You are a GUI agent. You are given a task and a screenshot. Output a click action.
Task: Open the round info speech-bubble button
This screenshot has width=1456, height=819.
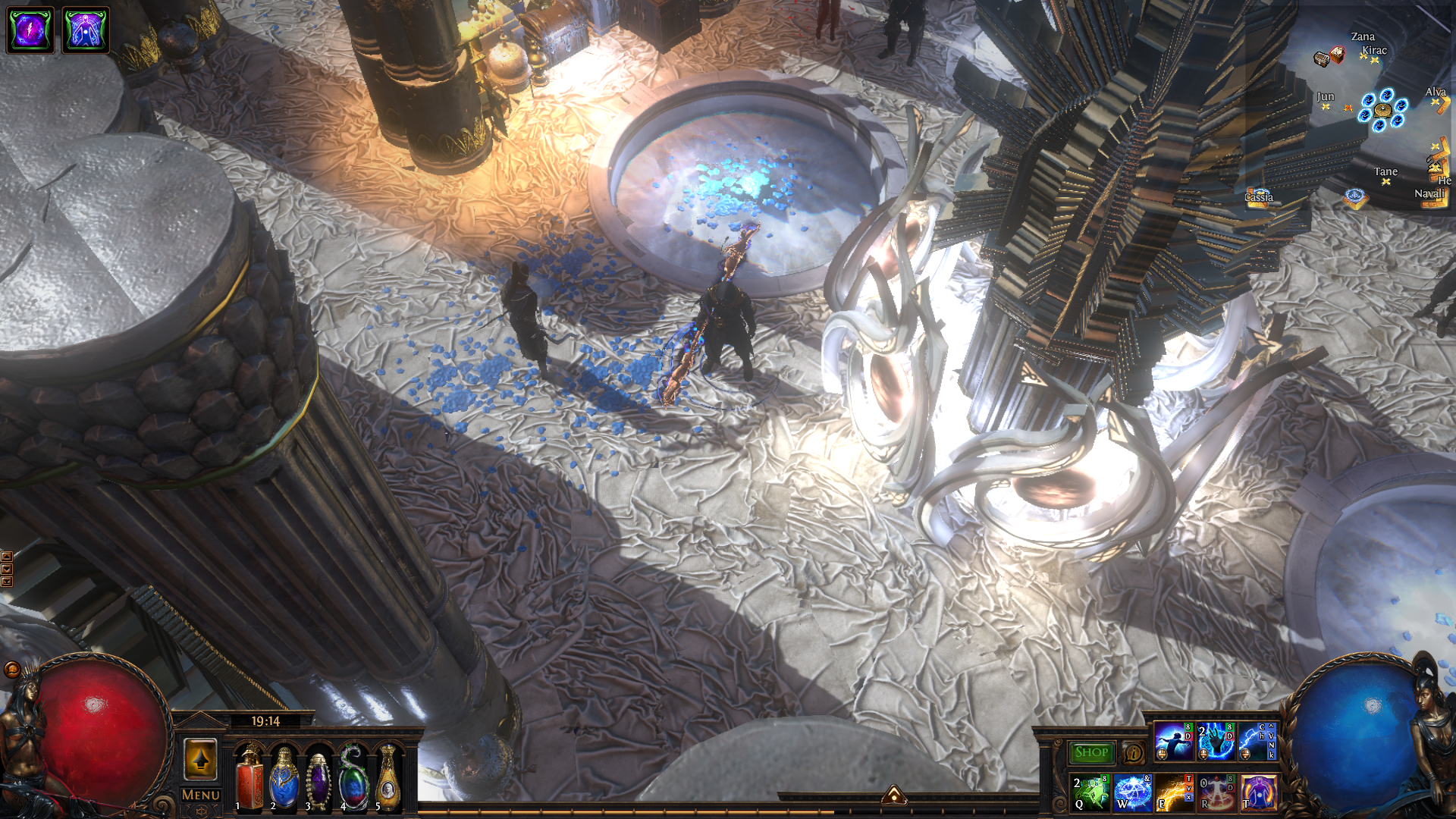coord(1134,752)
